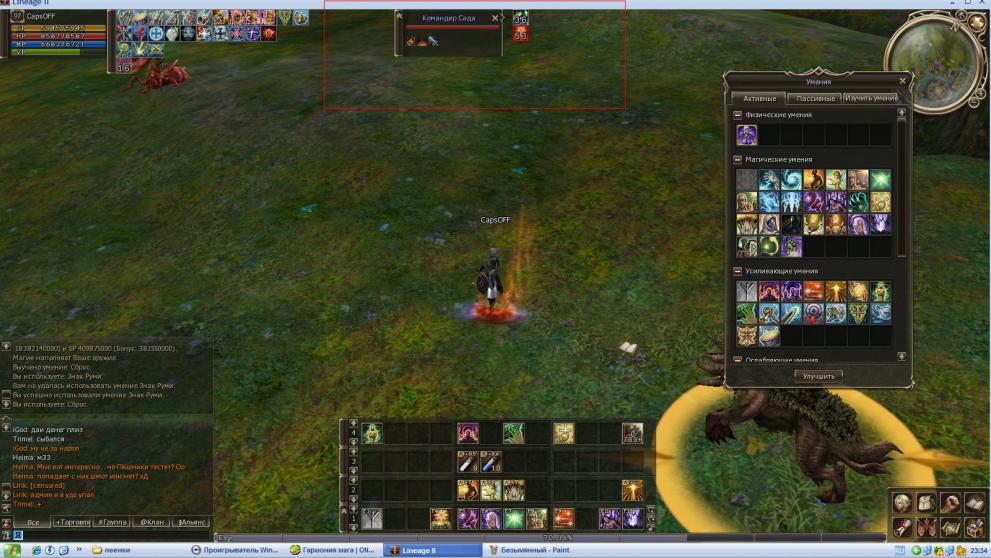Select the Активные skills tab

pos(758,98)
